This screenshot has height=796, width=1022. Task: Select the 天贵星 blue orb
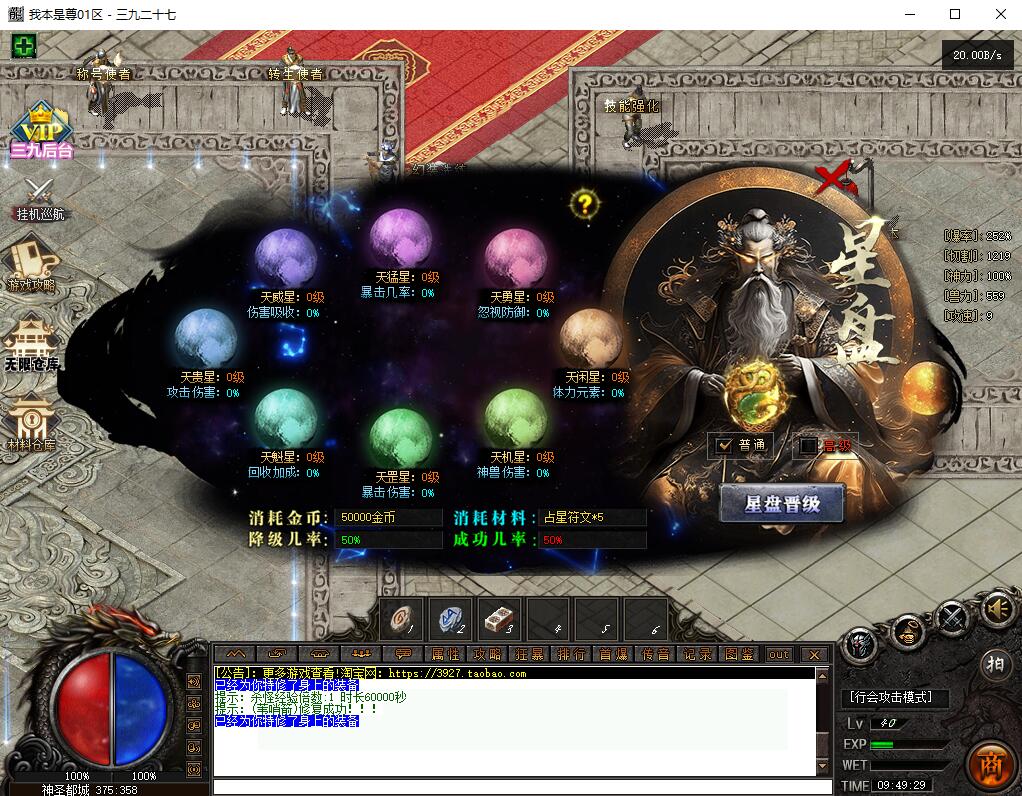click(205, 338)
